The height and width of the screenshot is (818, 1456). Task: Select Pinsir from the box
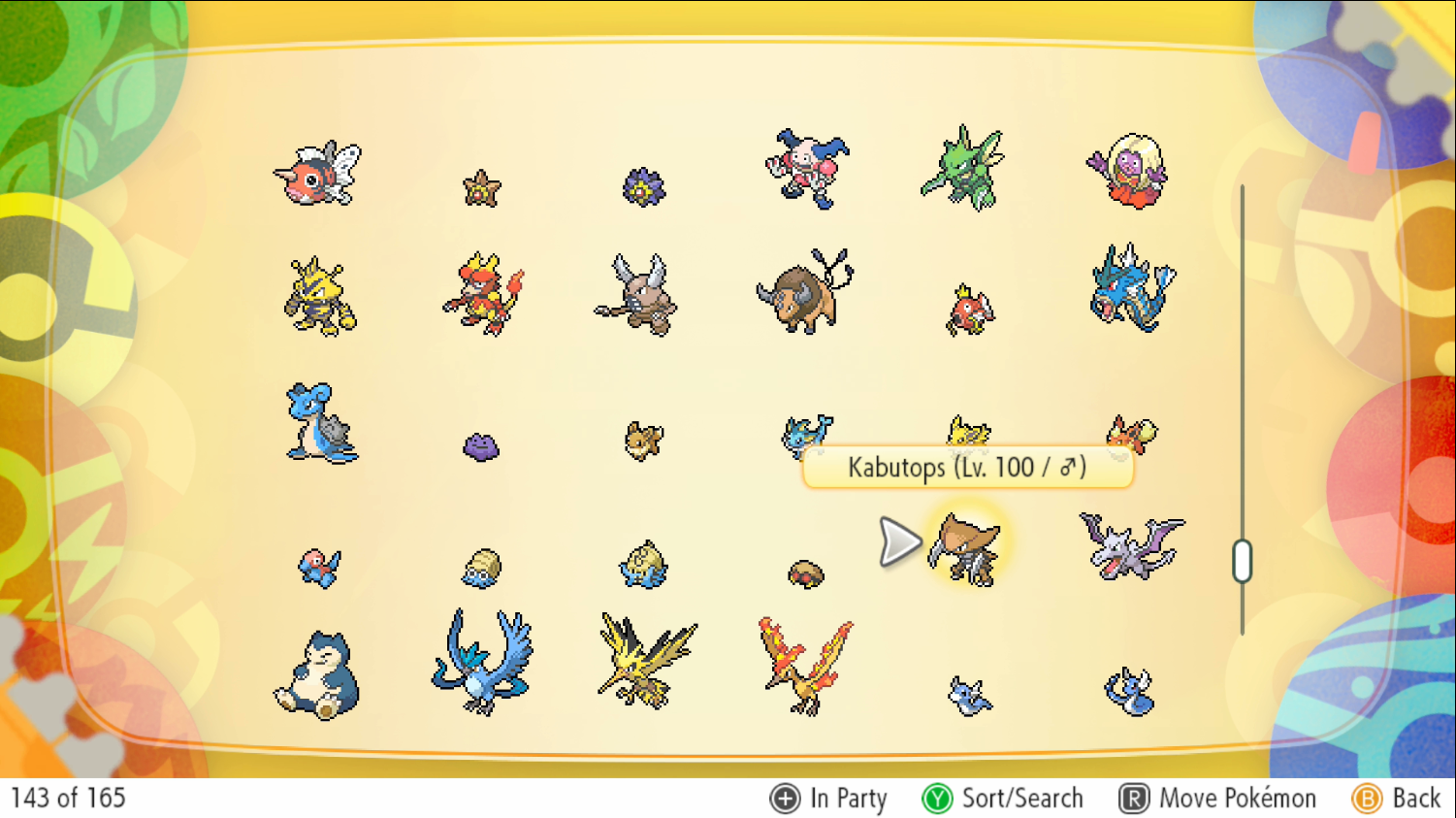pos(637,294)
